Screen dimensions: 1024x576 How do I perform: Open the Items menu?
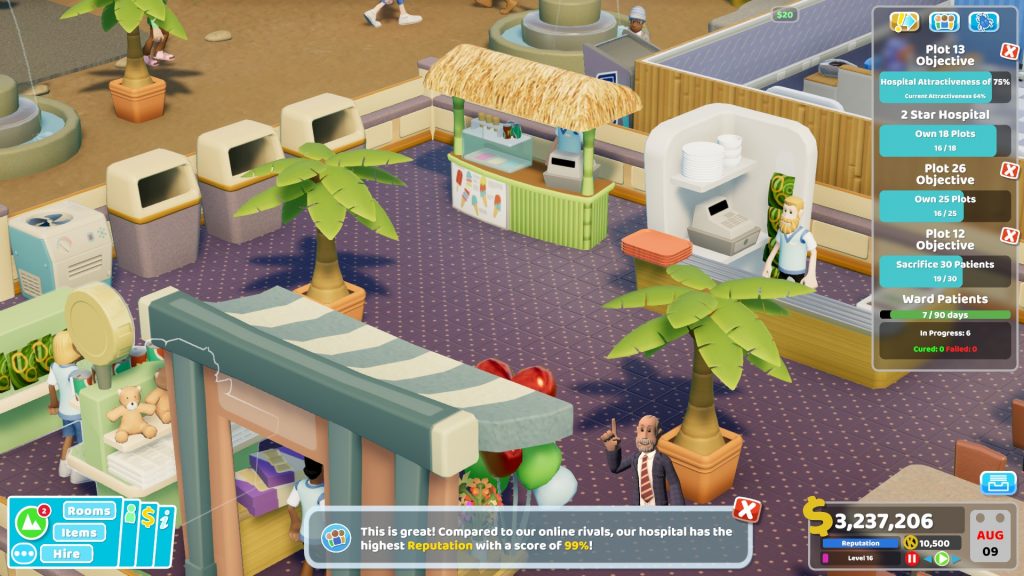[78, 532]
